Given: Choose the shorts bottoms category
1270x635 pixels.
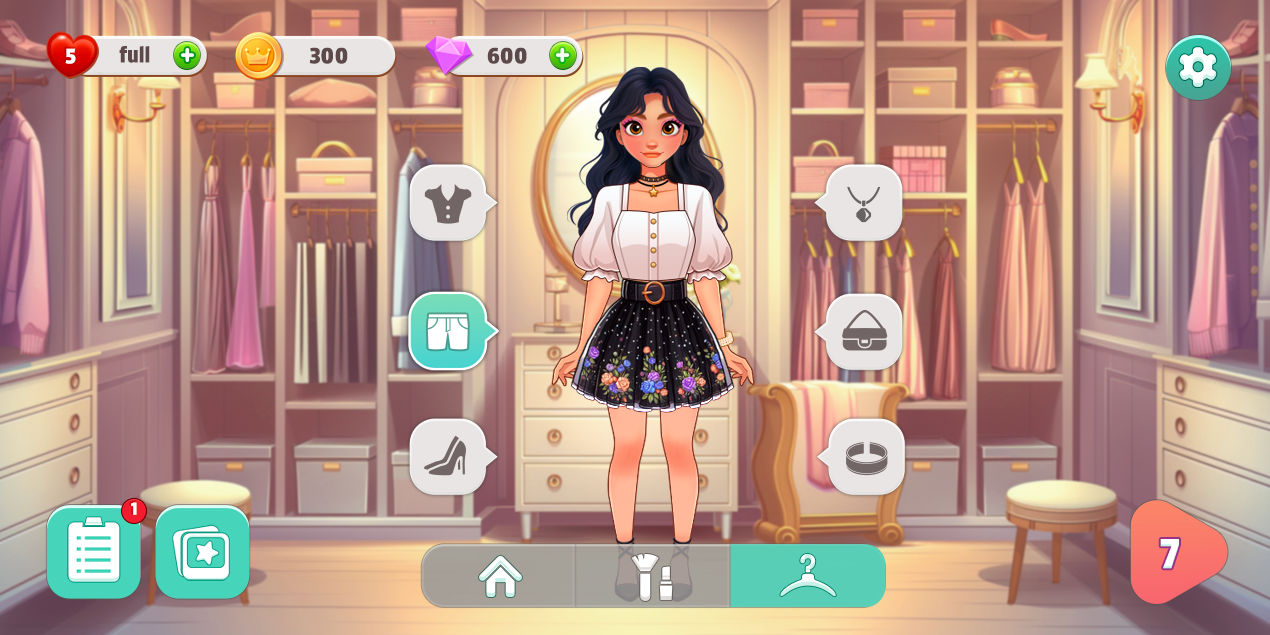Looking at the screenshot, I should [448, 331].
